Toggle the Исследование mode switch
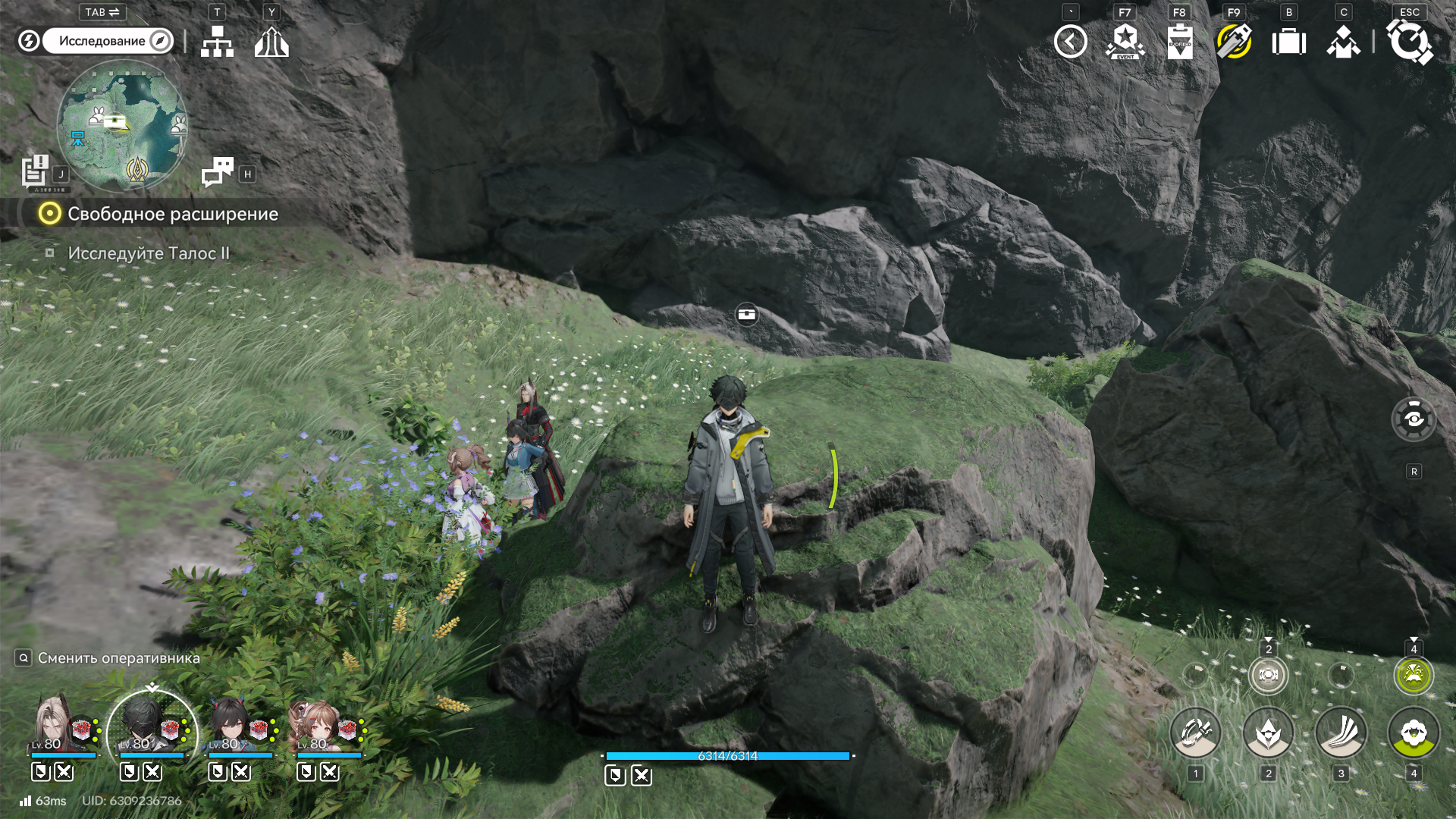Screen dimensions: 1456x819 tap(106, 41)
